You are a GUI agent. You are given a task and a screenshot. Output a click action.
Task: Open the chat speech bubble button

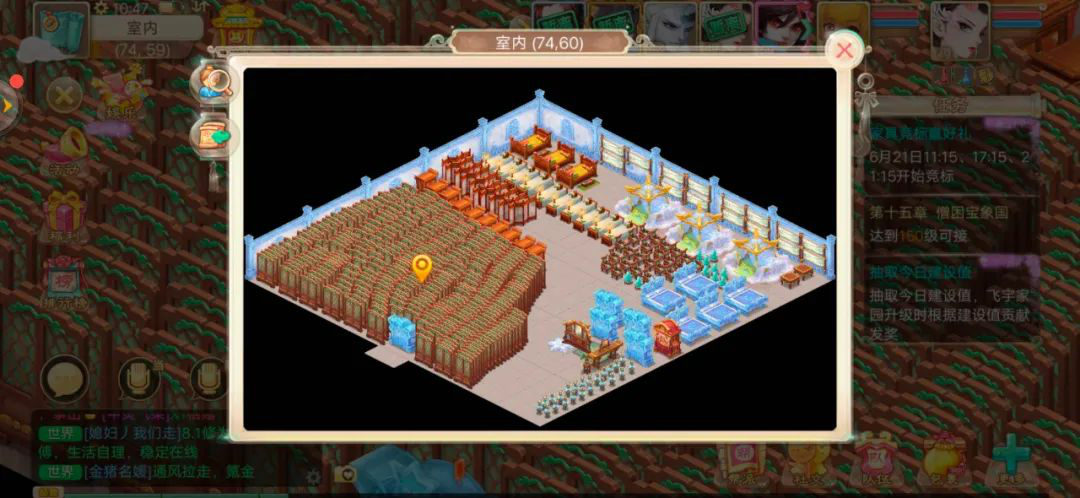pyautogui.click(x=64, y=379)
